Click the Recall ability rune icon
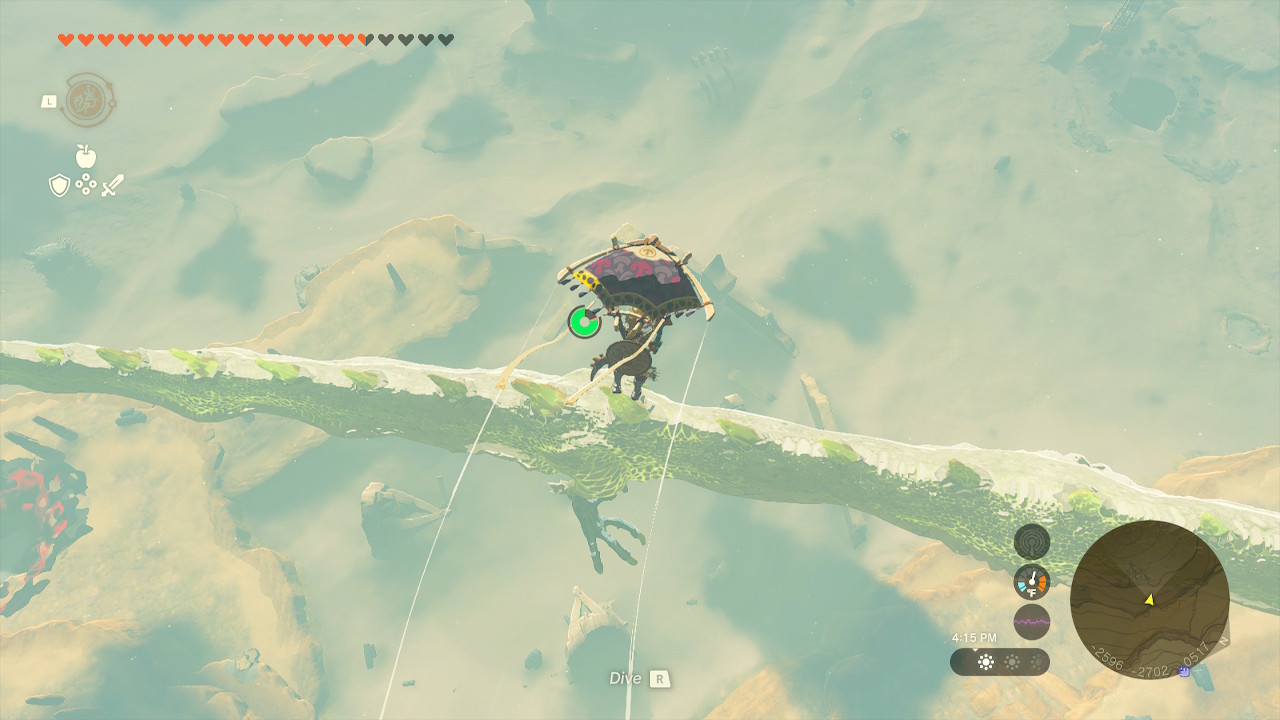This screenshot has width=1280, height=720. pos(88,100)
